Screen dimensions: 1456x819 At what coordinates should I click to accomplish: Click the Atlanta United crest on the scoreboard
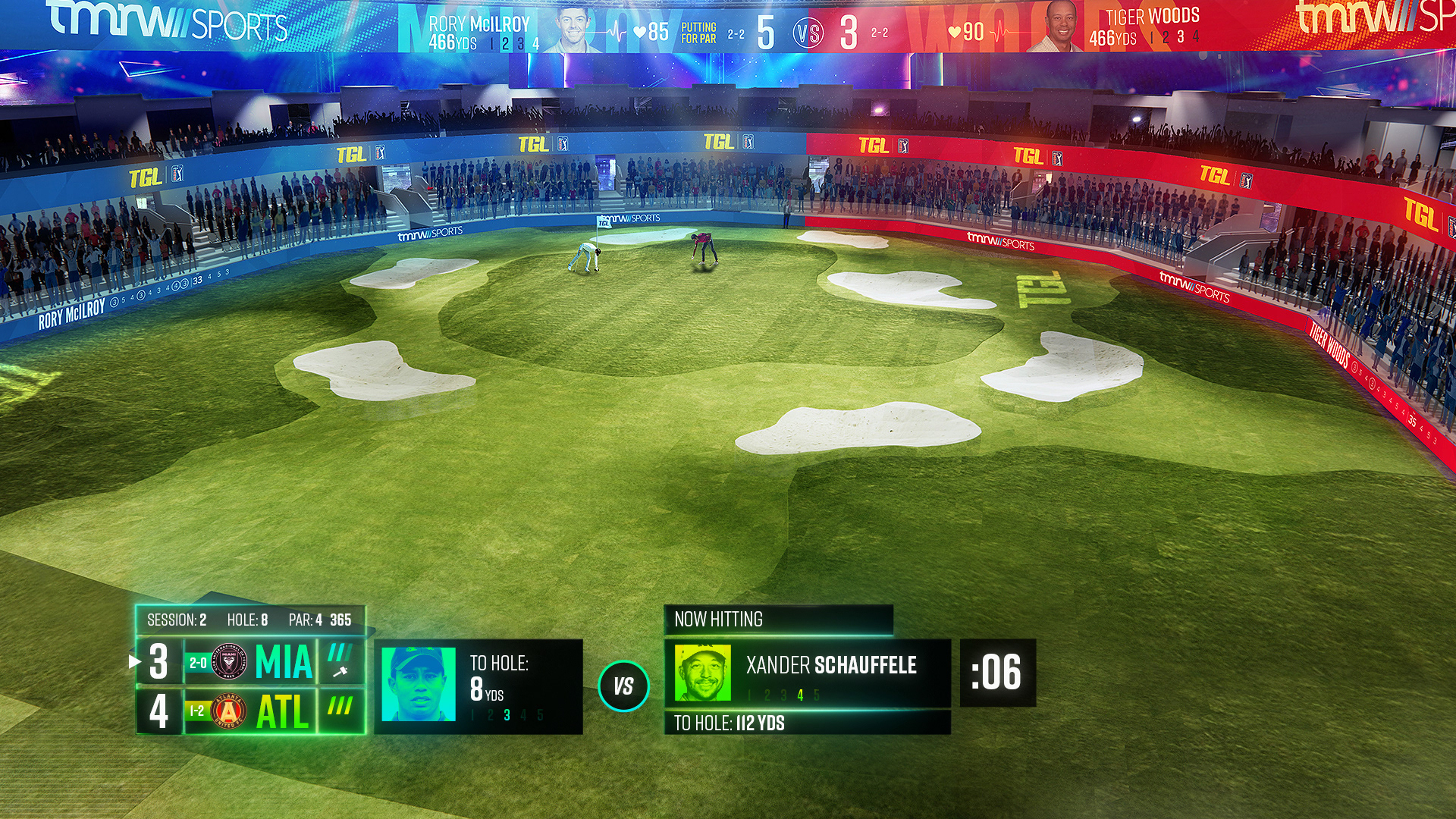pos(228,711)
